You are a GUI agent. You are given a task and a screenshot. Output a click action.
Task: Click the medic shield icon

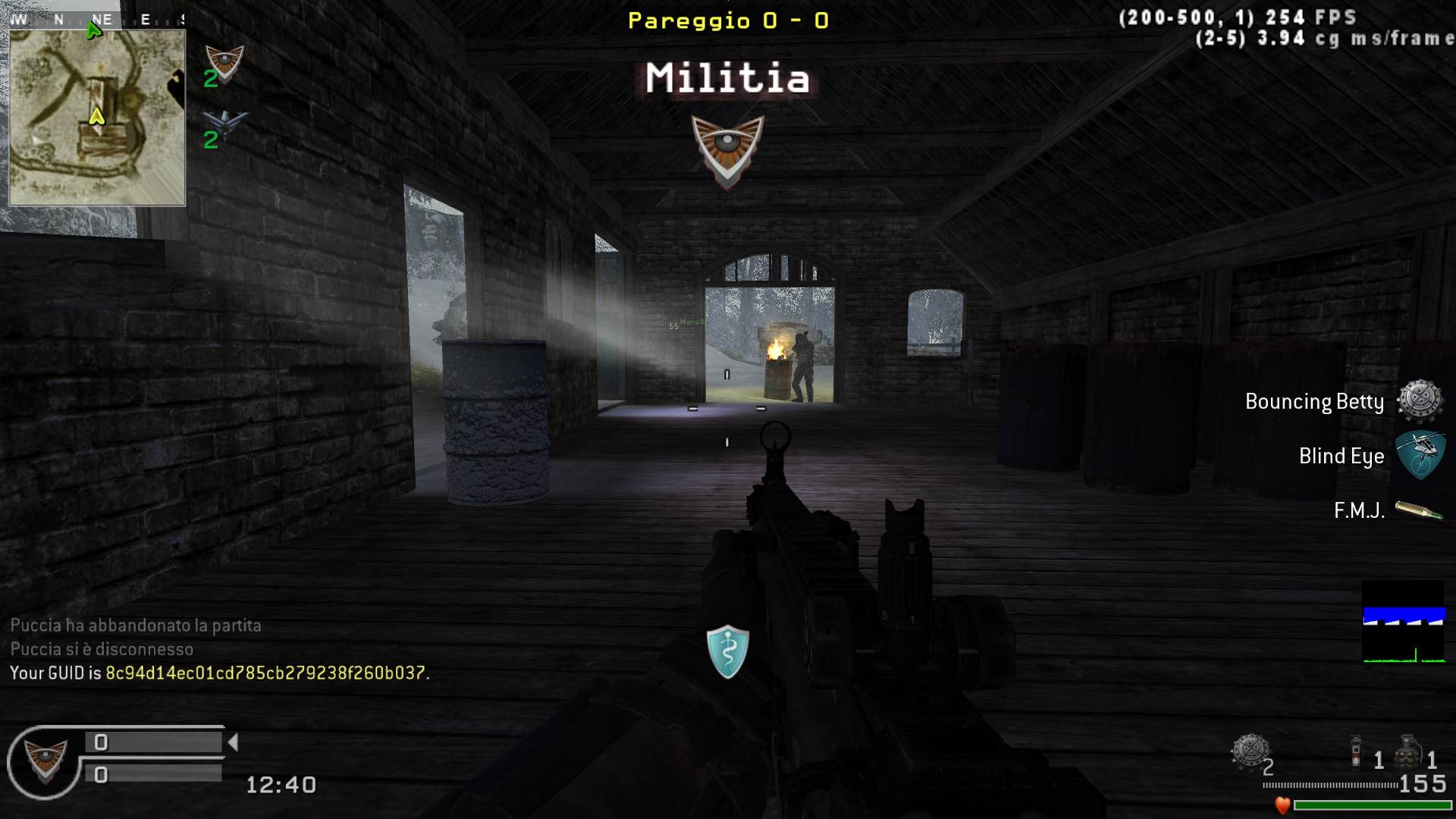coord(727,651)
